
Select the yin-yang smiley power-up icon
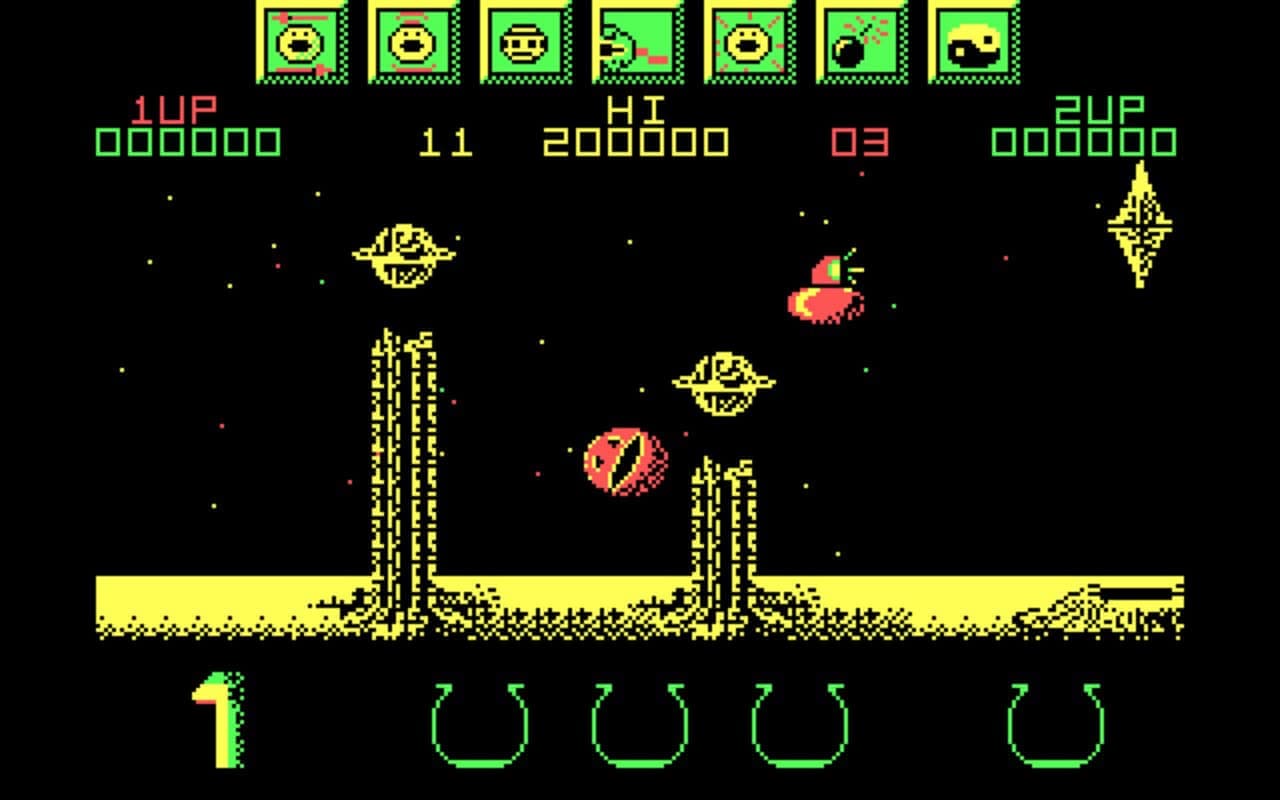click(x=971, y=42)
